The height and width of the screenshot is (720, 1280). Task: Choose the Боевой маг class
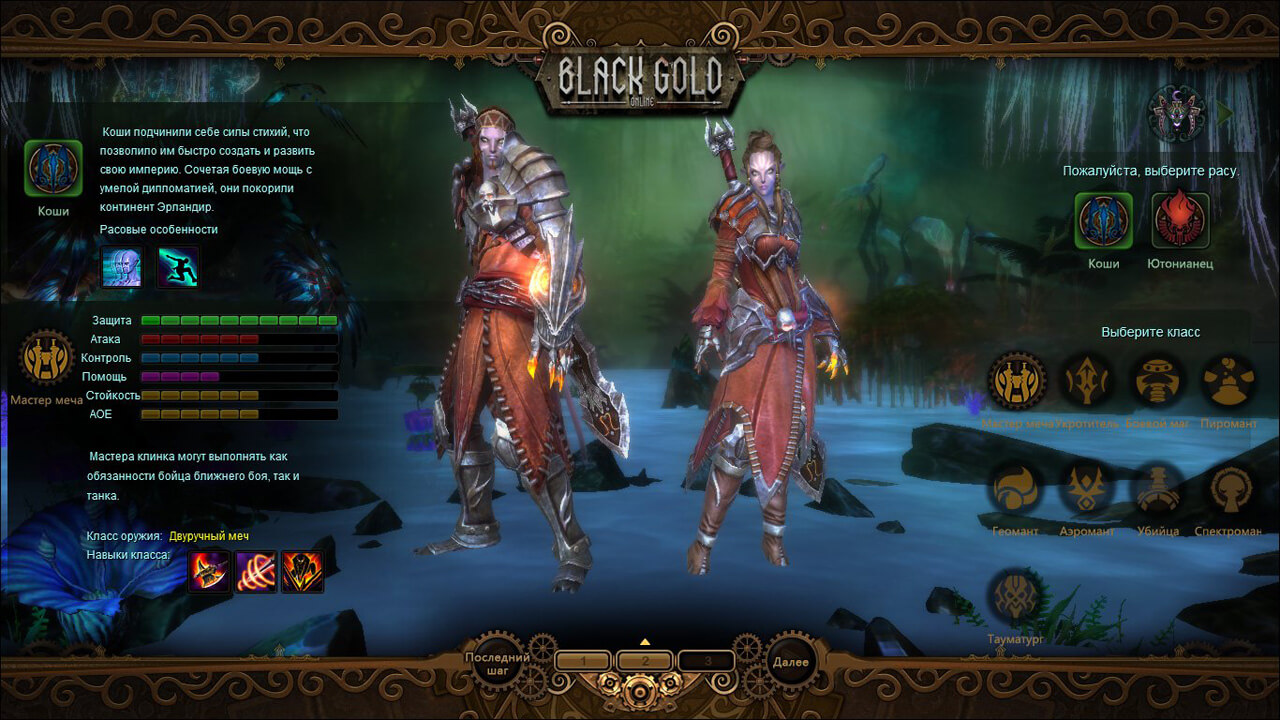1157,381
